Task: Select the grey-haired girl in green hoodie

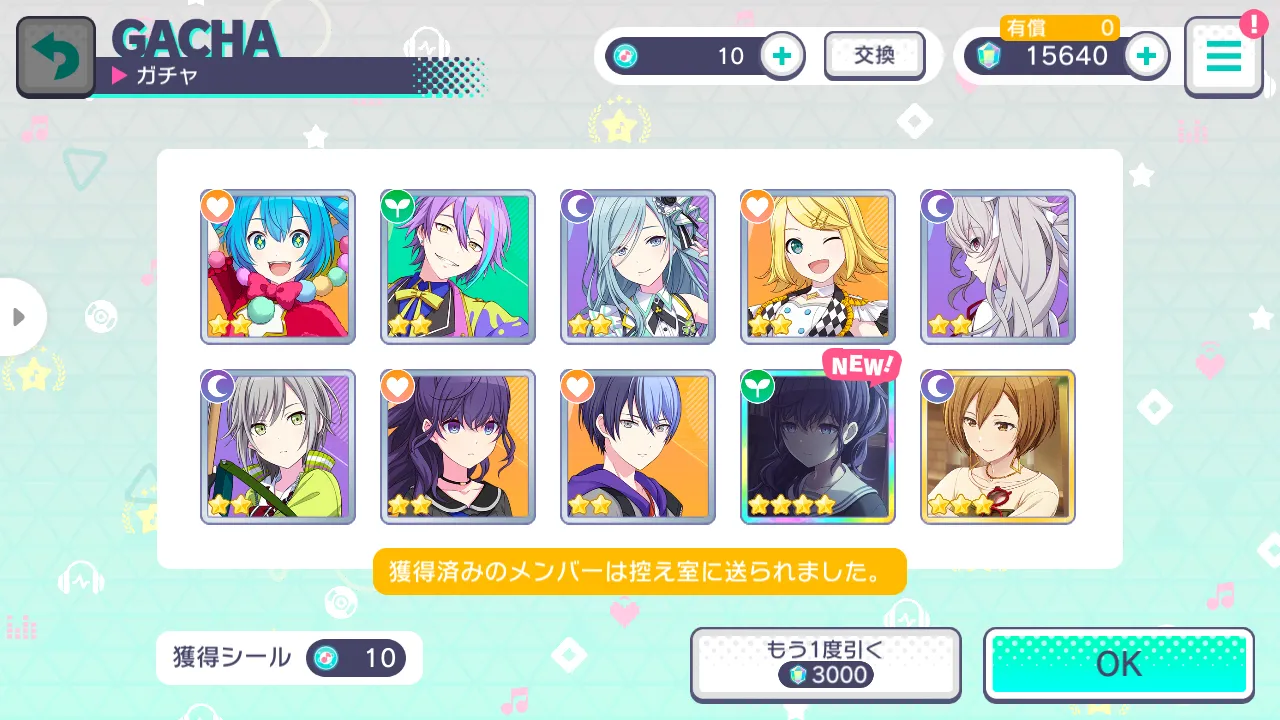Action: pos(278,447)
